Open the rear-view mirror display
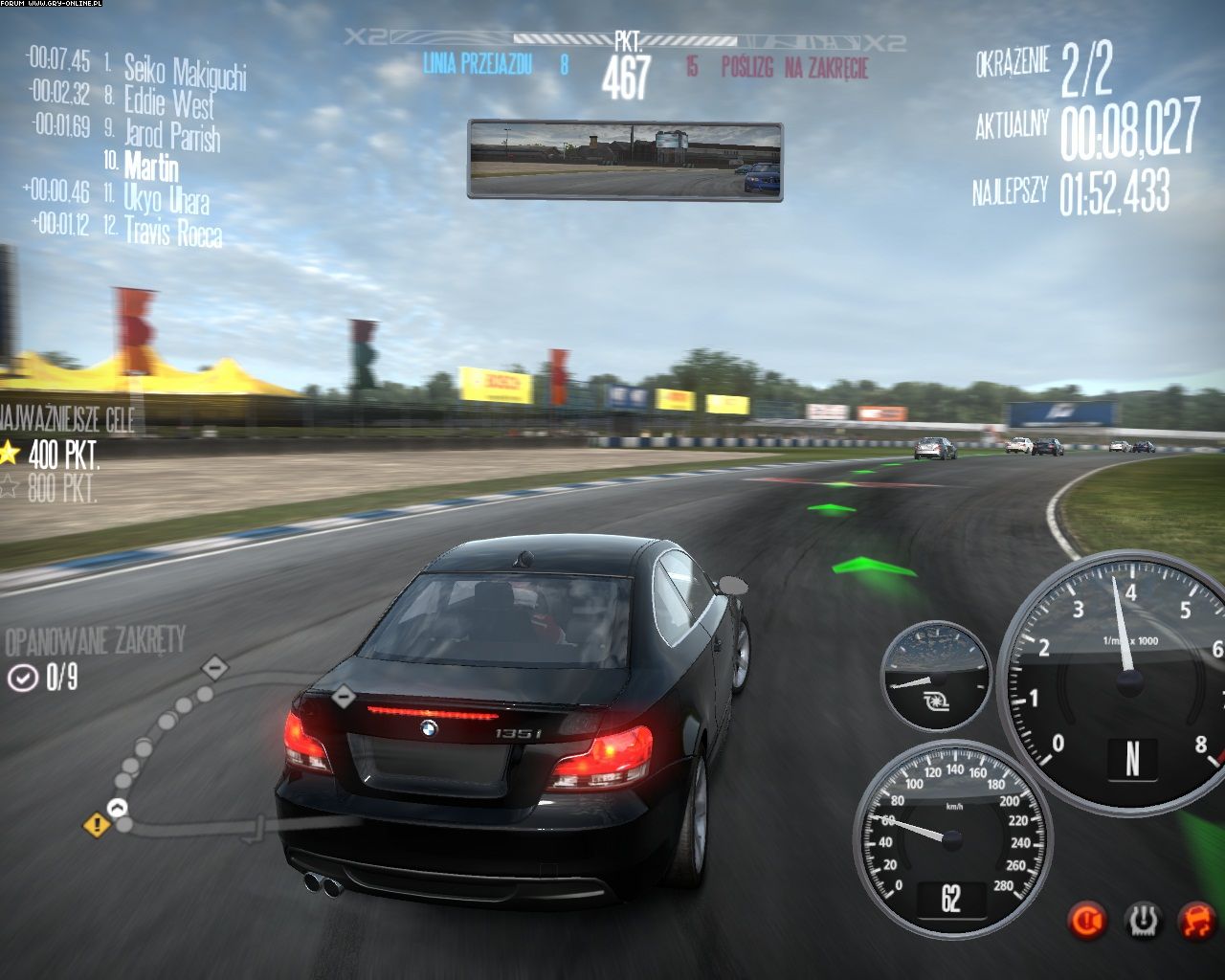1225x980 pixels. tap(625, 160)
